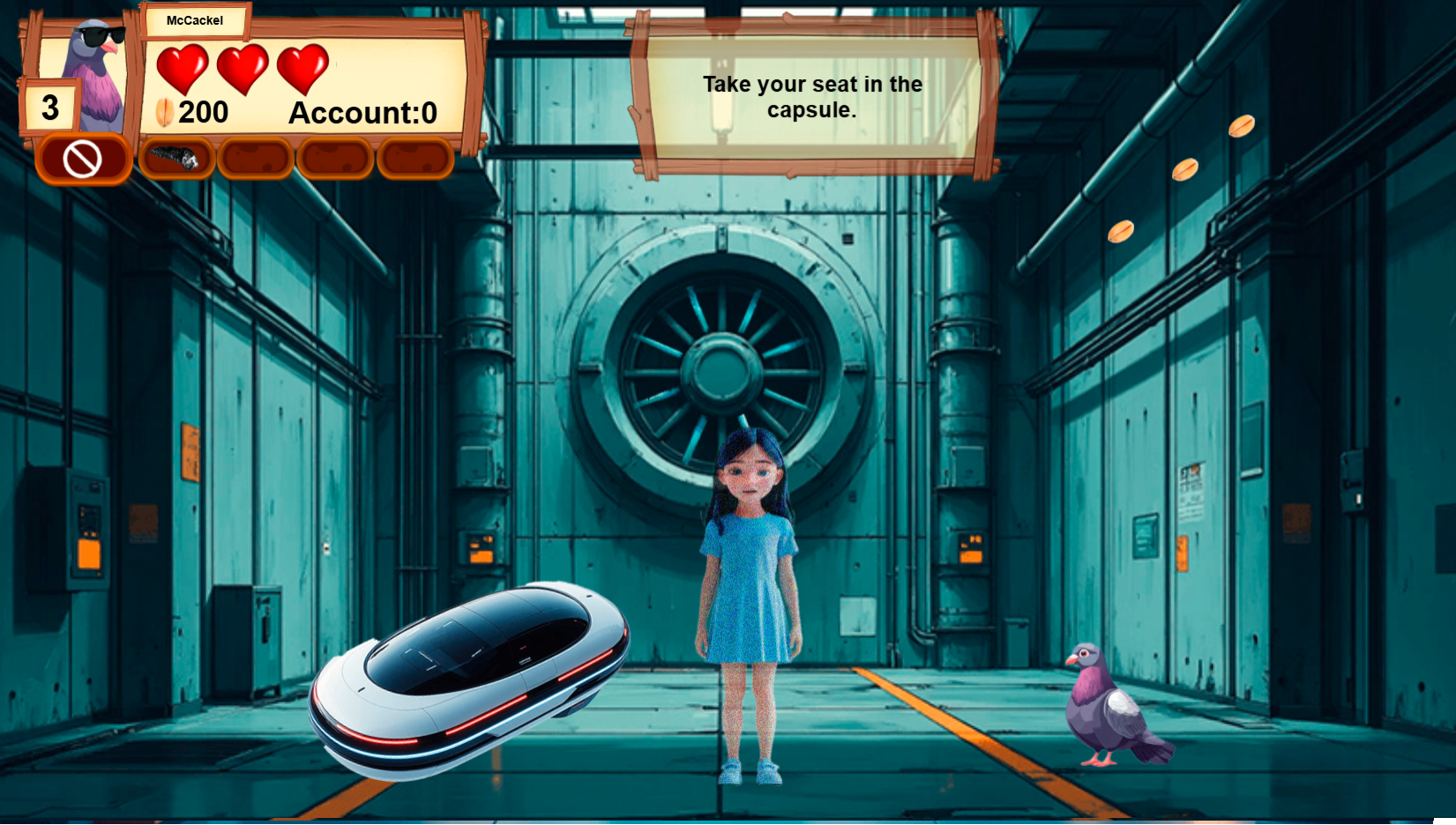Select the prohibition action button

(82, 160)
